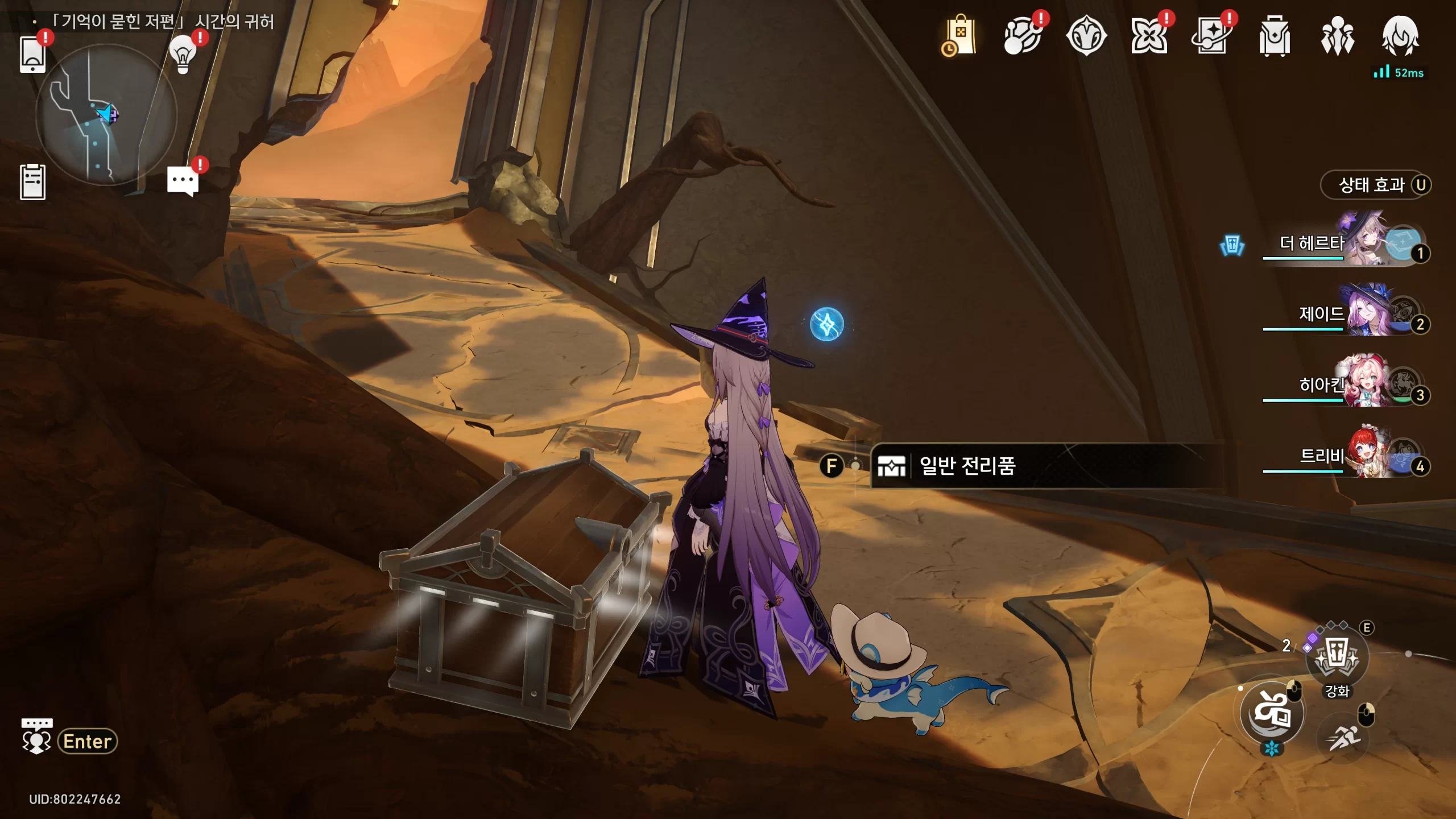This screenshot has width=1456, height=819.
Task: Open the chat input avatar icon
Action: pyautogui.click(x=36, y=737)
